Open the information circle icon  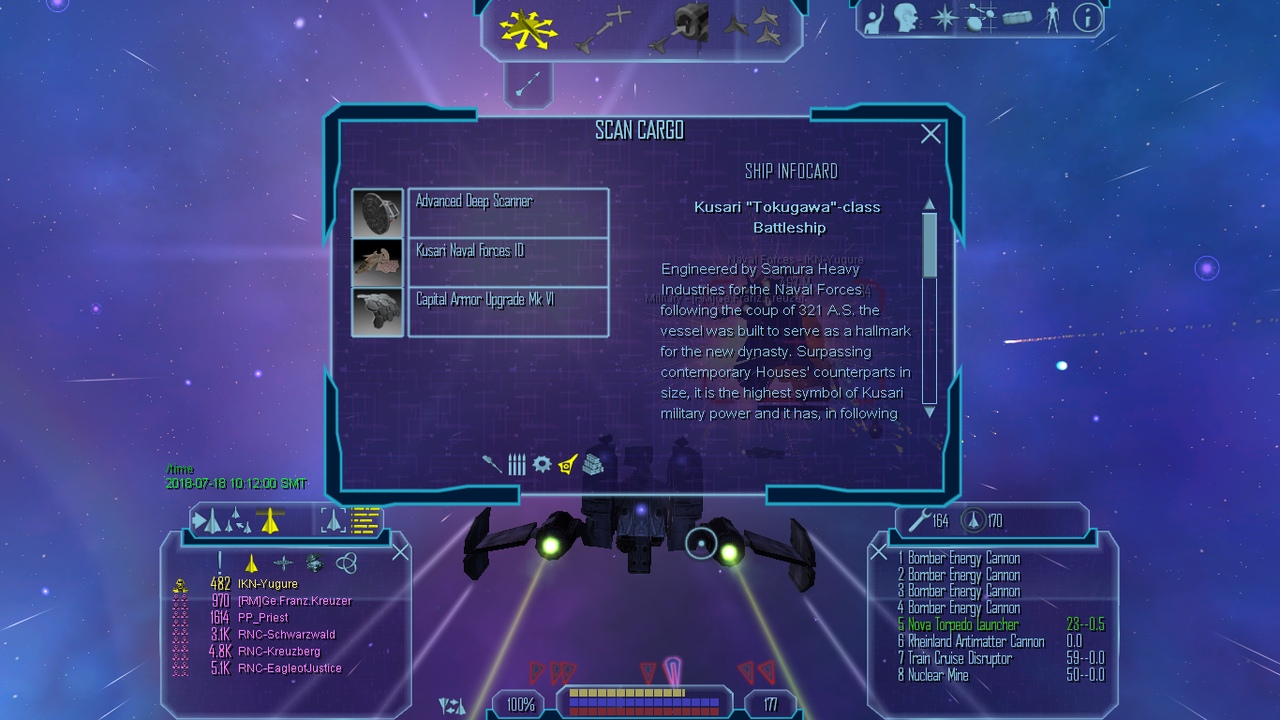(x=1087, y=17)
